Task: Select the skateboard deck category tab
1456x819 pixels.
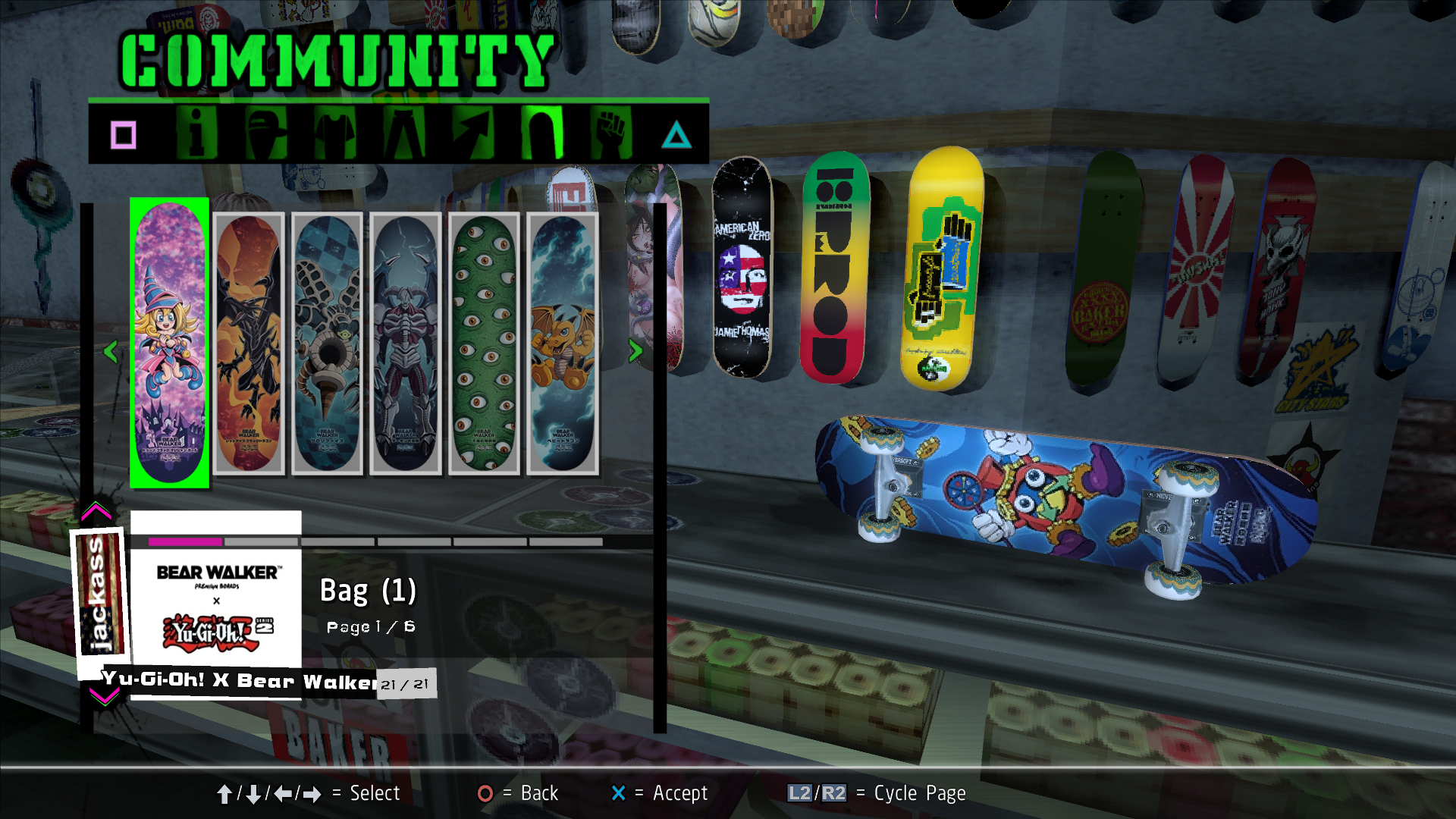Action: [x=542, y=133]
